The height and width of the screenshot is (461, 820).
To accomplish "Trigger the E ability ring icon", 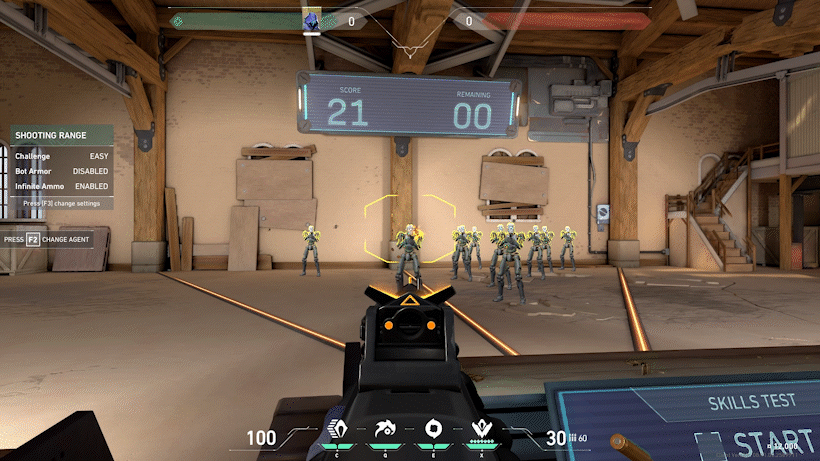I will point(433,430).
